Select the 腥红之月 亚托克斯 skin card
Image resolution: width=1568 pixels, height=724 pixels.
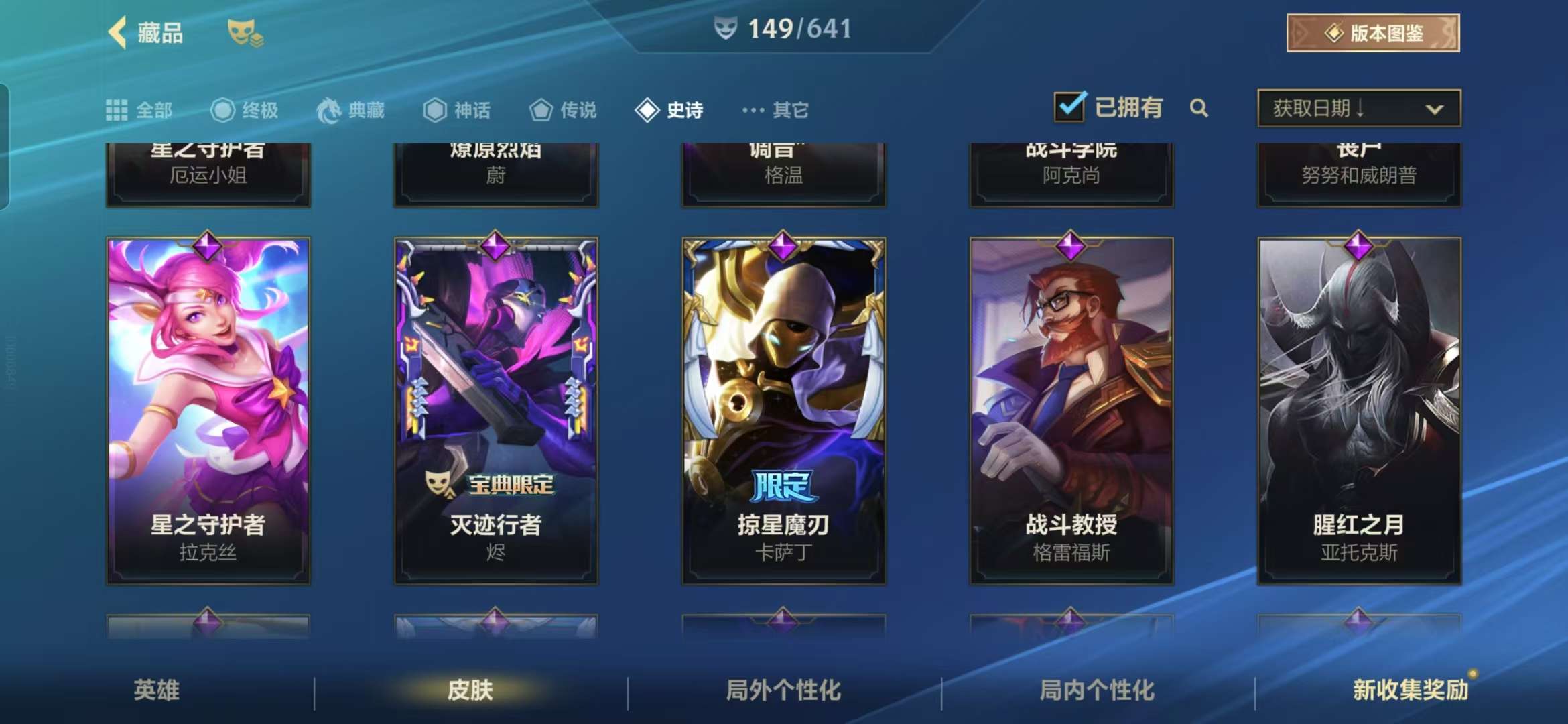click(1359, 410)
